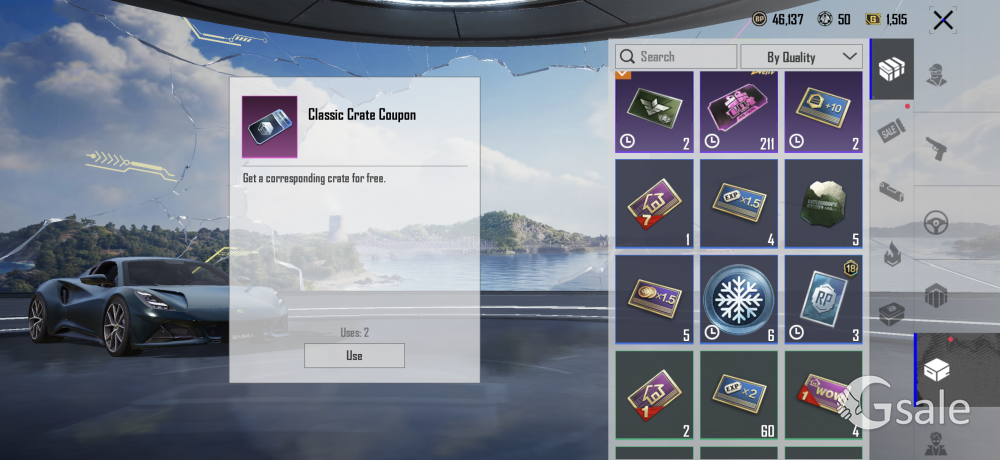
Task: Use the Classic Crate Coupon
Action: (x=354, y=355)
